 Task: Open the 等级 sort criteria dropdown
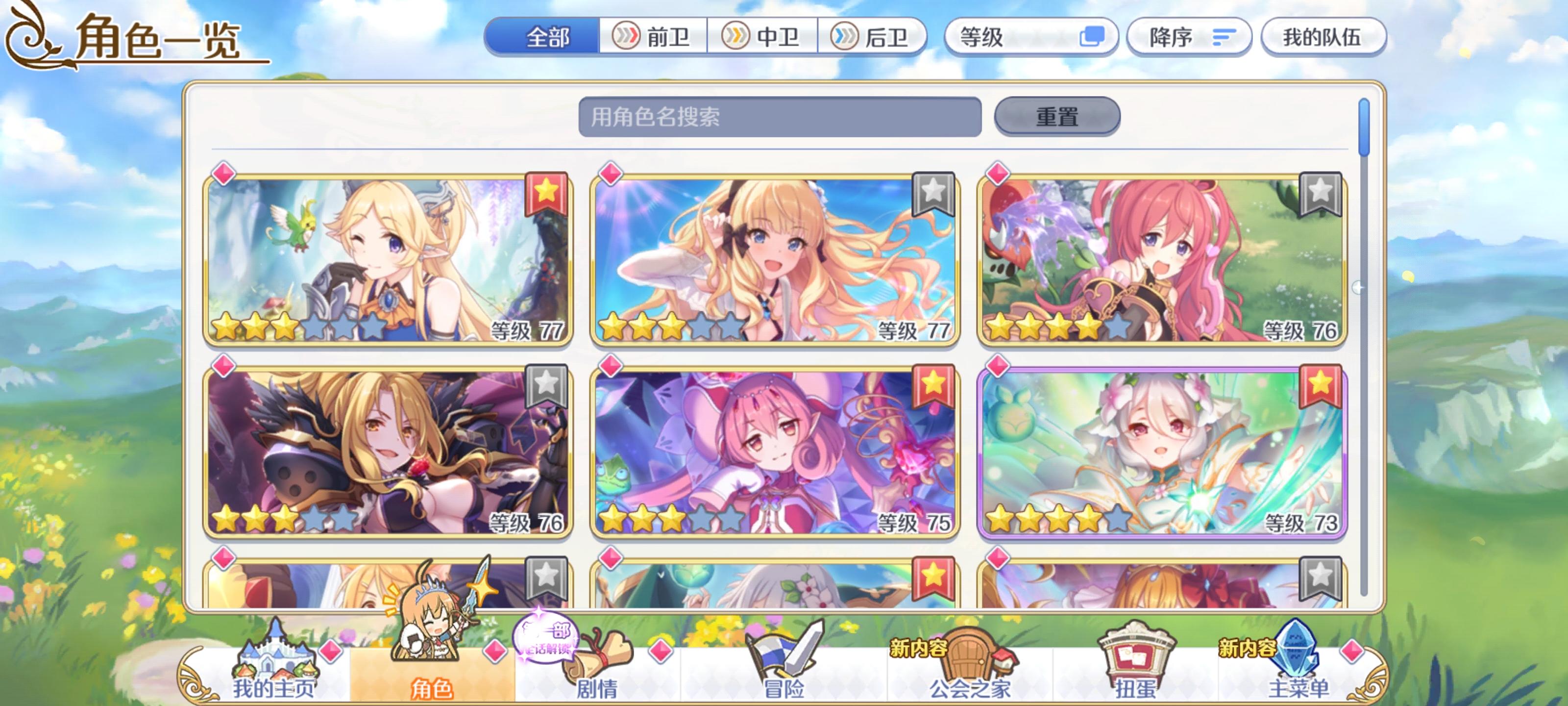pyautogui.click(x=1030, y=37)
